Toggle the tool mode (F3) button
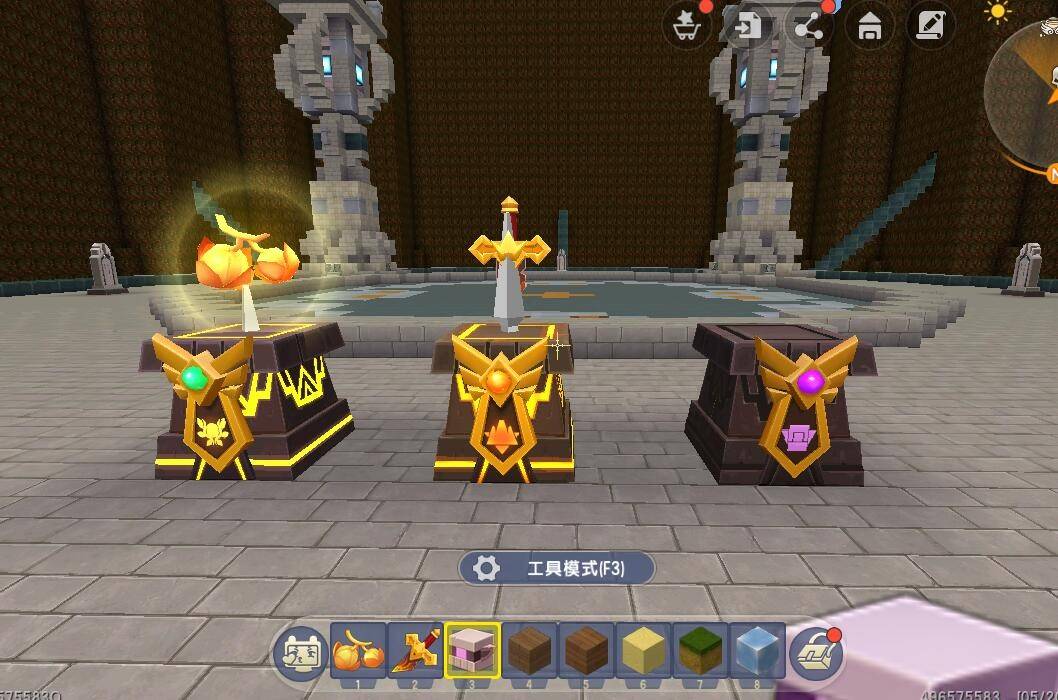The image size is (1058, 700). tap(557, 569)
